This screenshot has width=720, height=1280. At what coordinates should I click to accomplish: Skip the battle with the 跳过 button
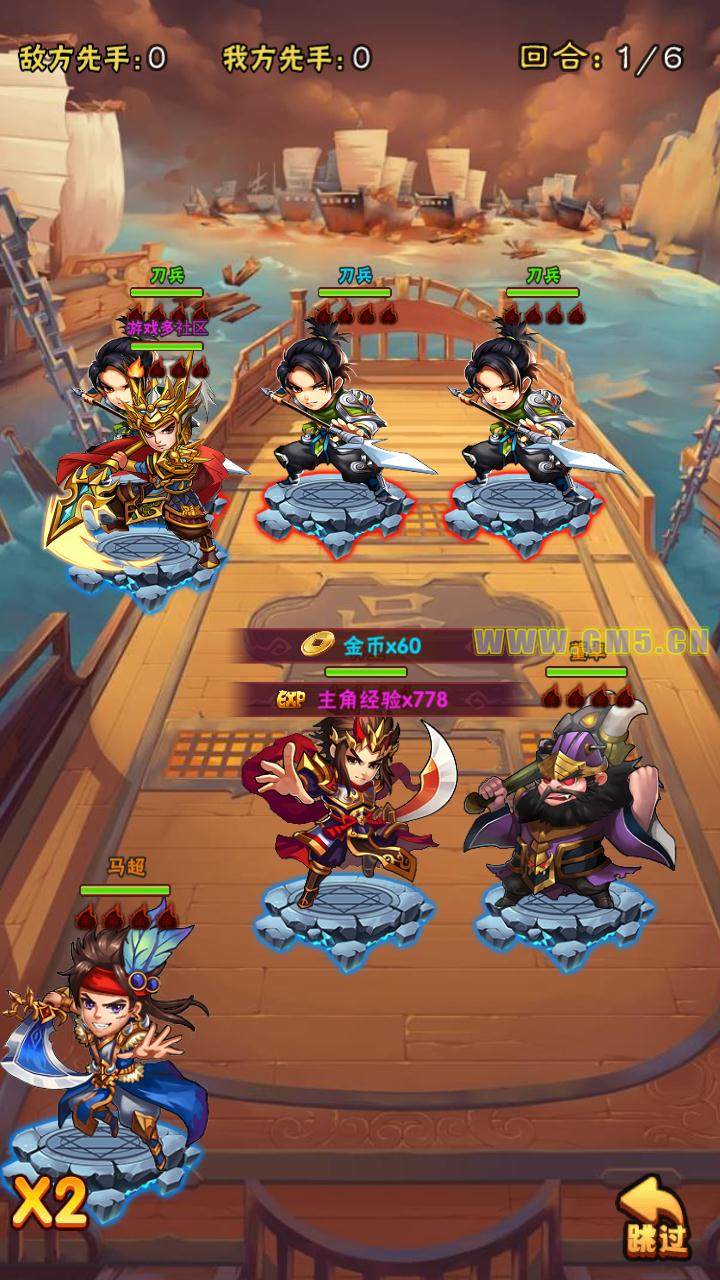tap(655, 1218)
